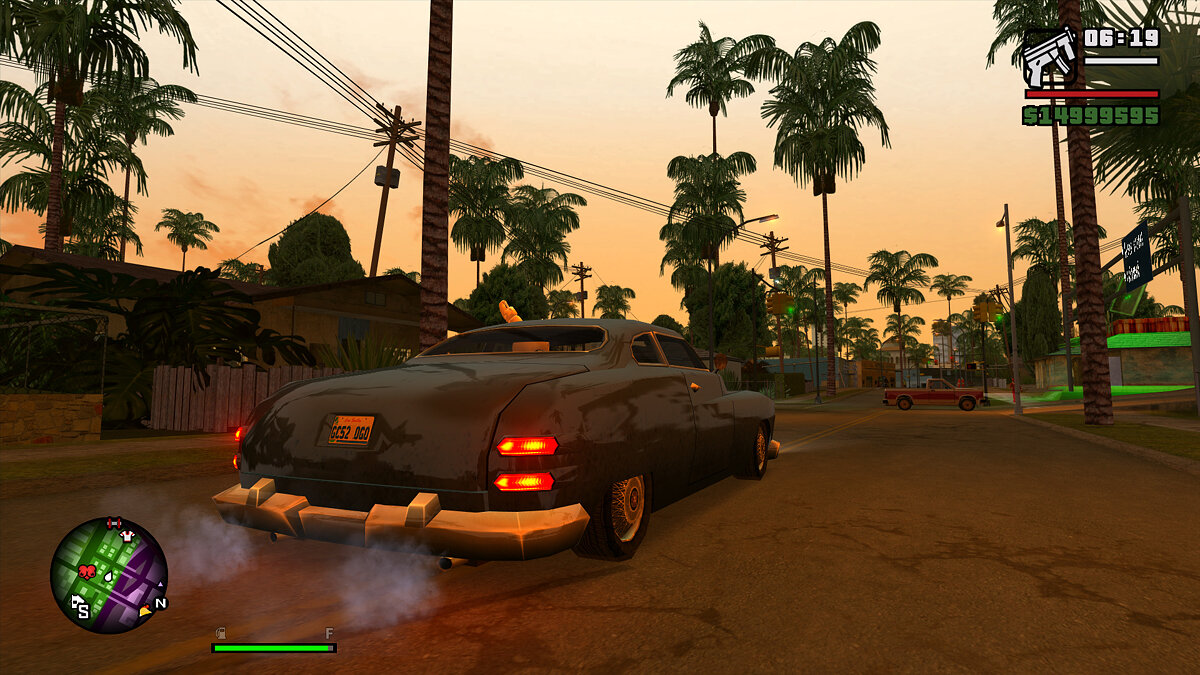Select the red heart marker on the radar
Screen dimensions: 1200x675
coord(86,572)
